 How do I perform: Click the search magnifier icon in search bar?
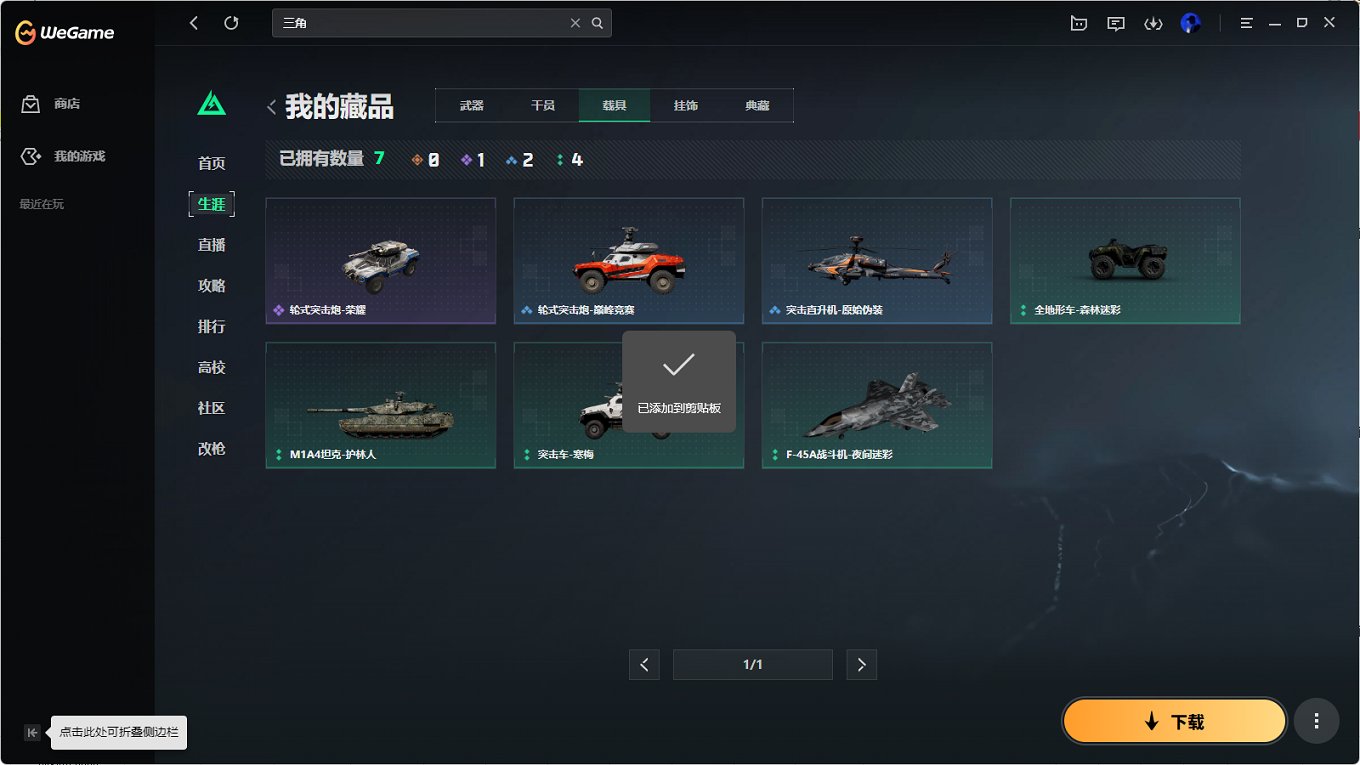598,22
